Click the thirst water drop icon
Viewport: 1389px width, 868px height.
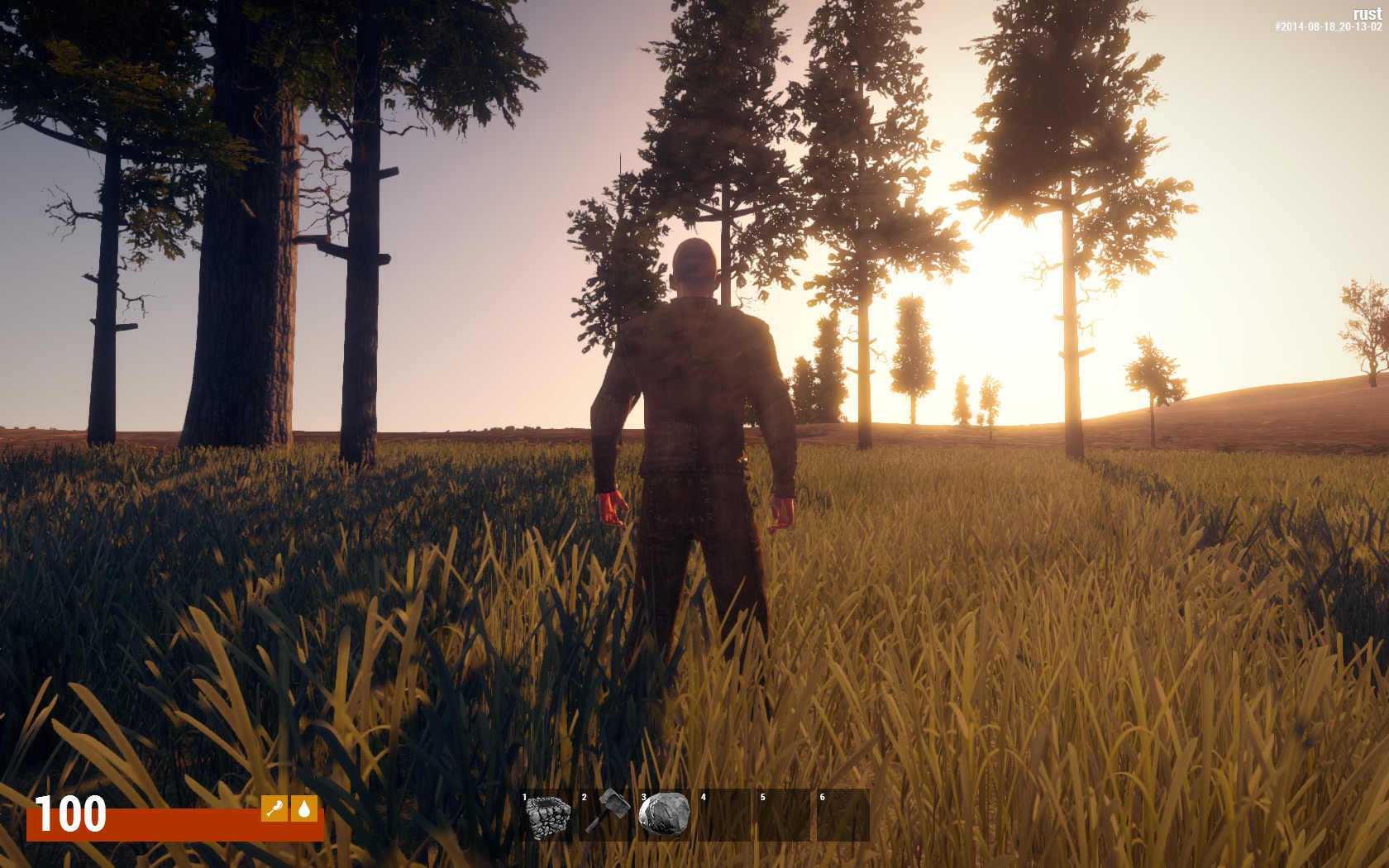coord(304,808)
